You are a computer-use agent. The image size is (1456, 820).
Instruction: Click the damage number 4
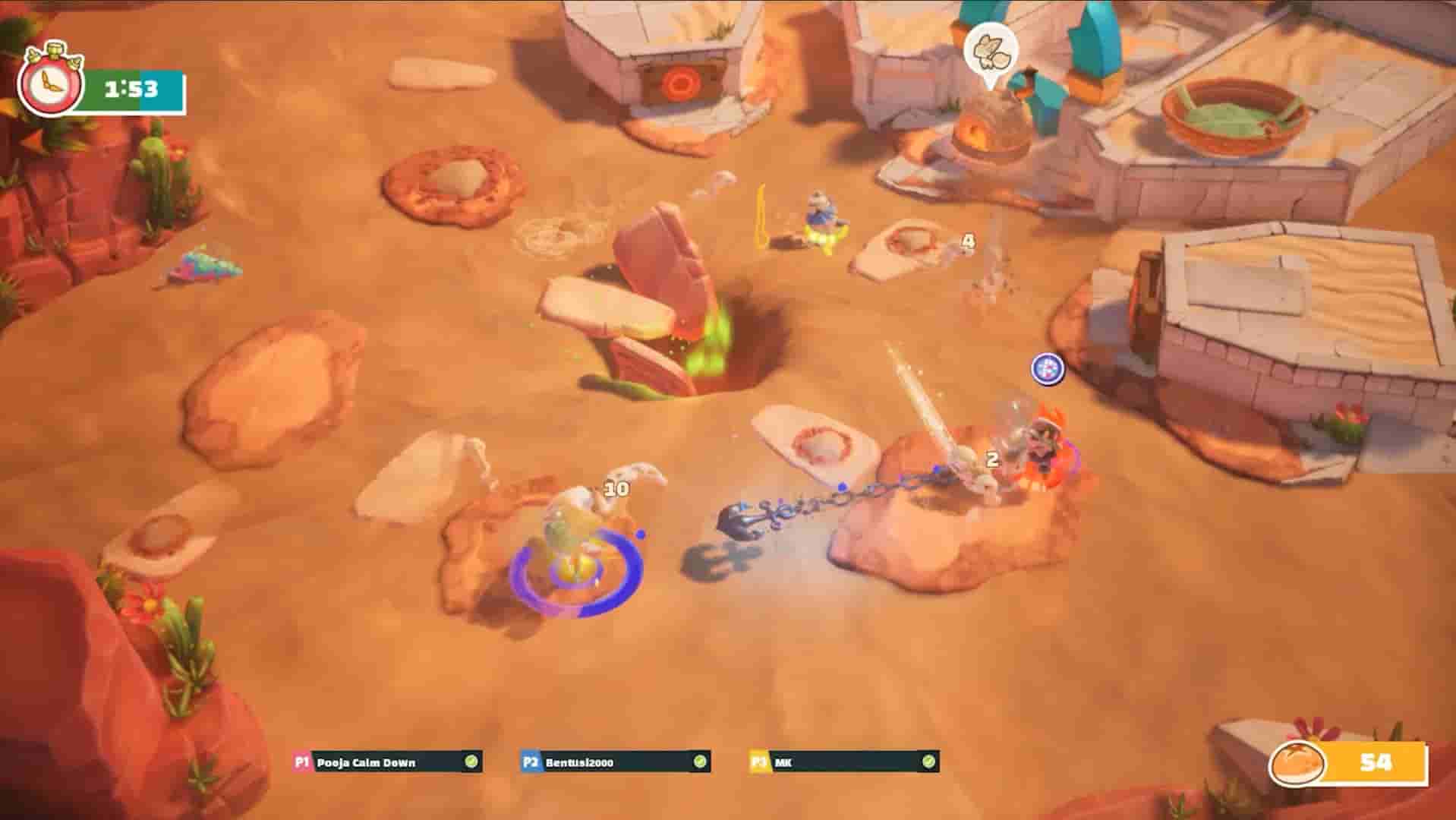tap(968, 241)
